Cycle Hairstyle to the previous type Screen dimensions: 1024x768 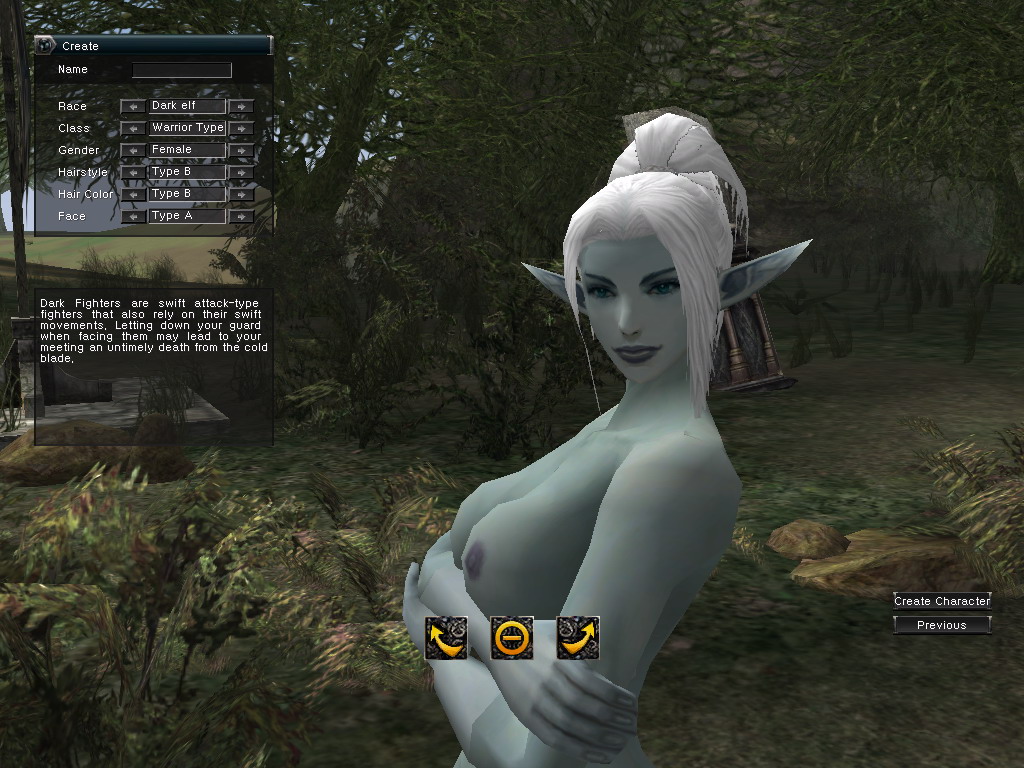click(133, 172)
